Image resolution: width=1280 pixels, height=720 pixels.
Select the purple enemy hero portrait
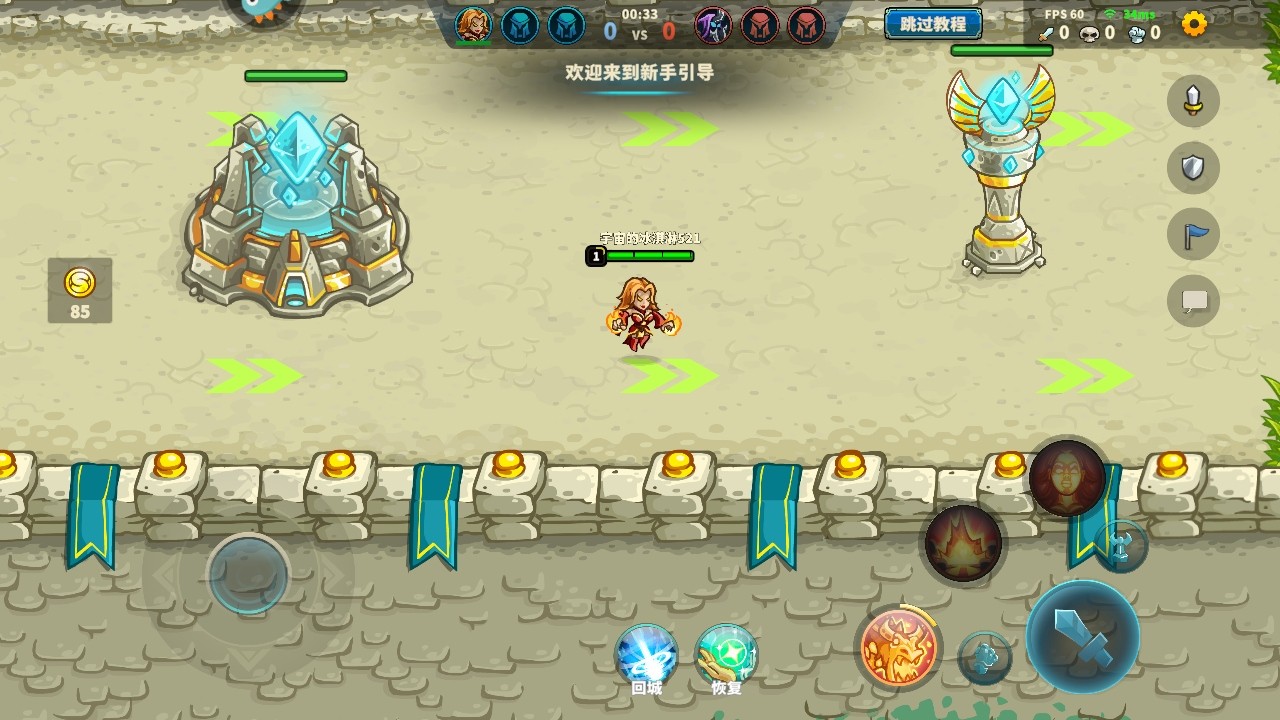[713, 26]
